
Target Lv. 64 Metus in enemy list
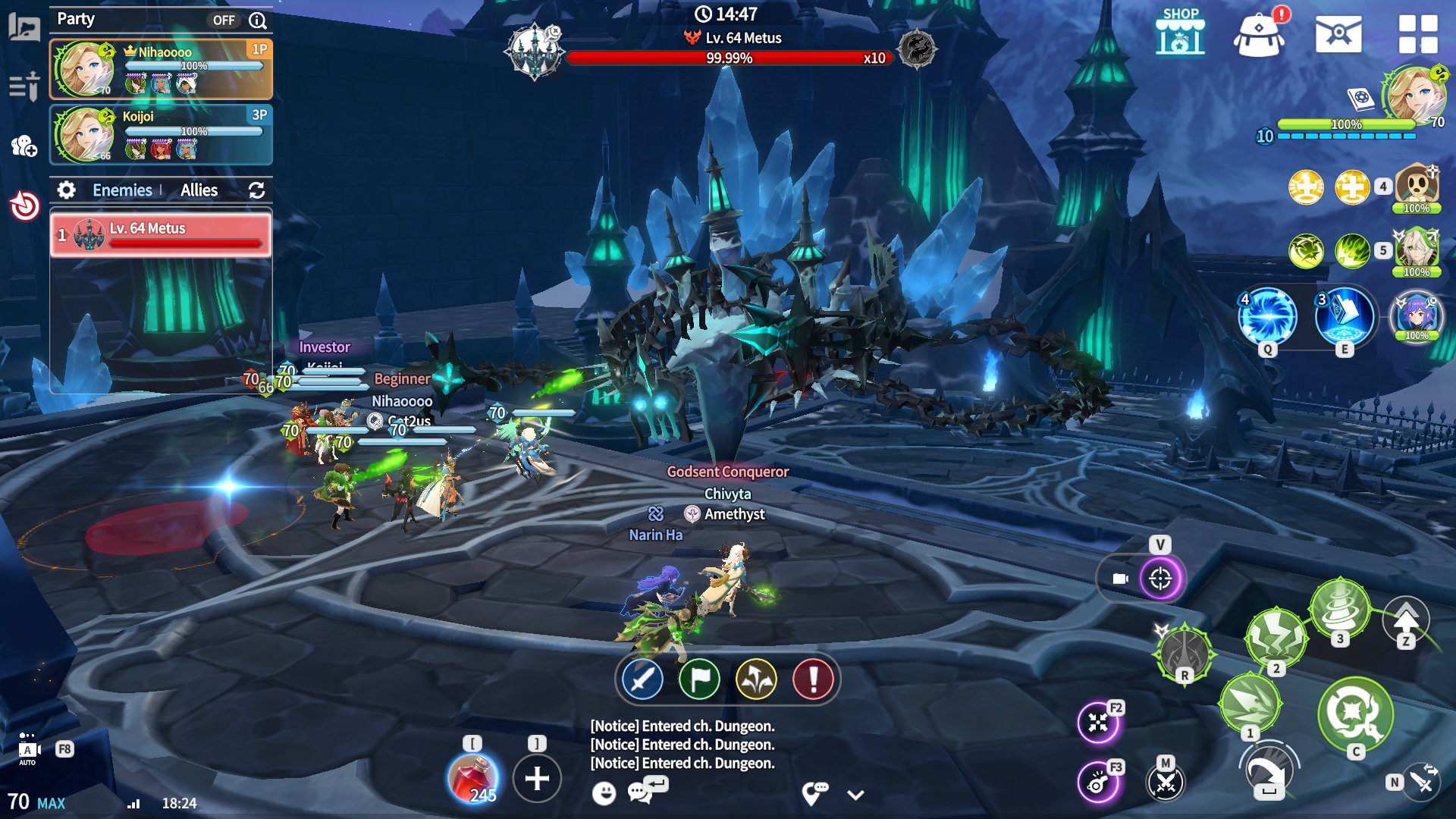pos(161,234)
